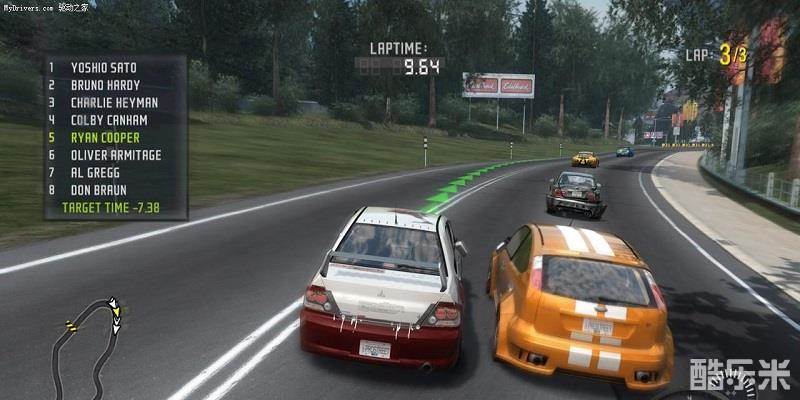The width and height of the screenshot is (800, 400).
Task: Choose Don Braun in the standings list
Action: click(100, 189)
